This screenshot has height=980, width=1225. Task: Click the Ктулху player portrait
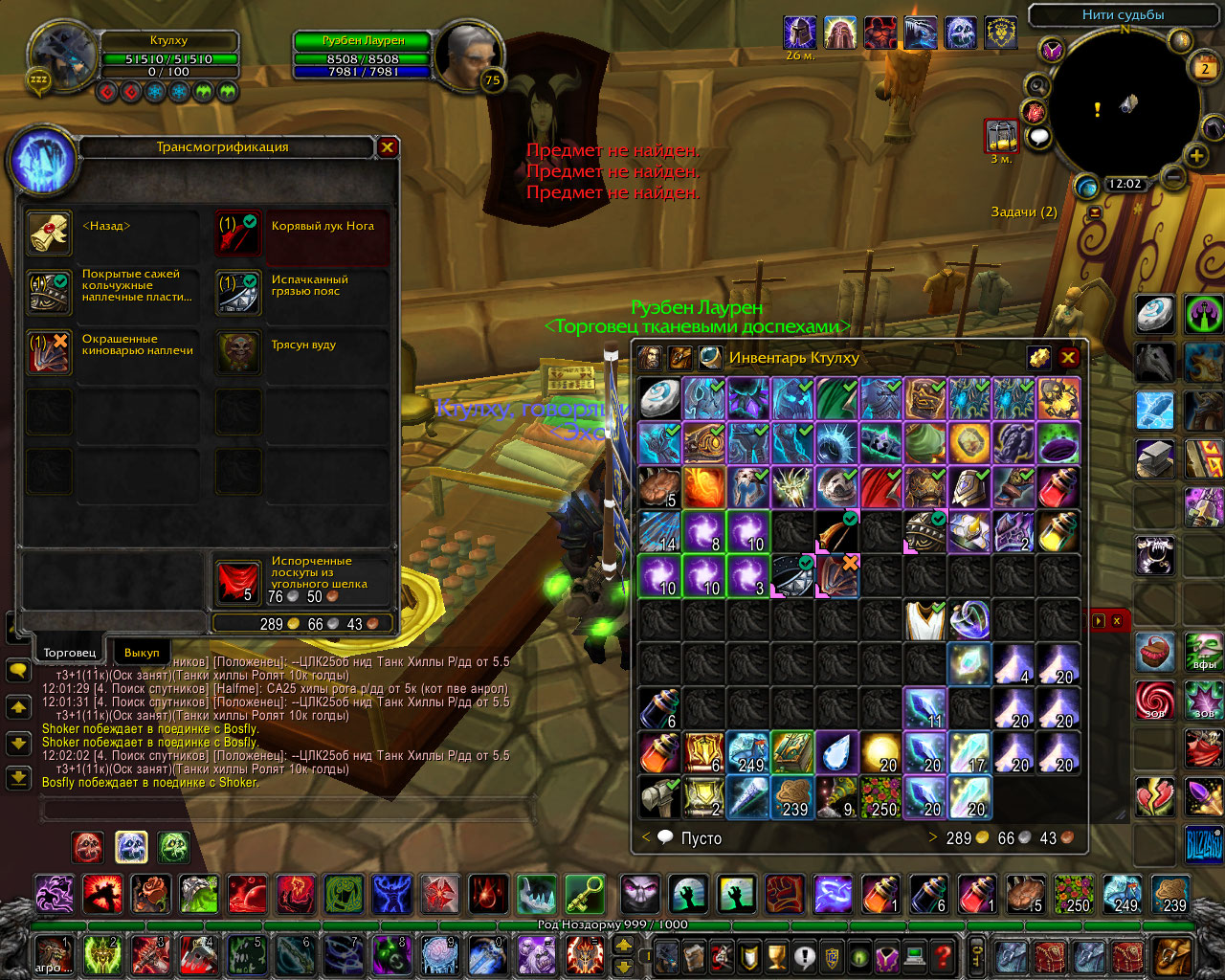pyautogui.click(x=62, y=57)
